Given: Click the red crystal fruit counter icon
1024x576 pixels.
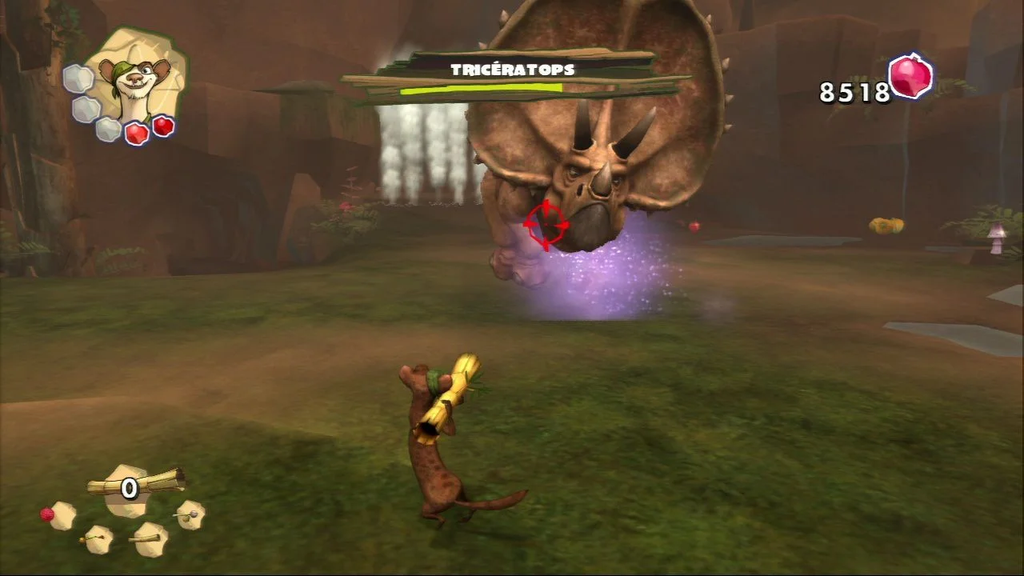Looking at the screenshot, I should tap(910, 77).
